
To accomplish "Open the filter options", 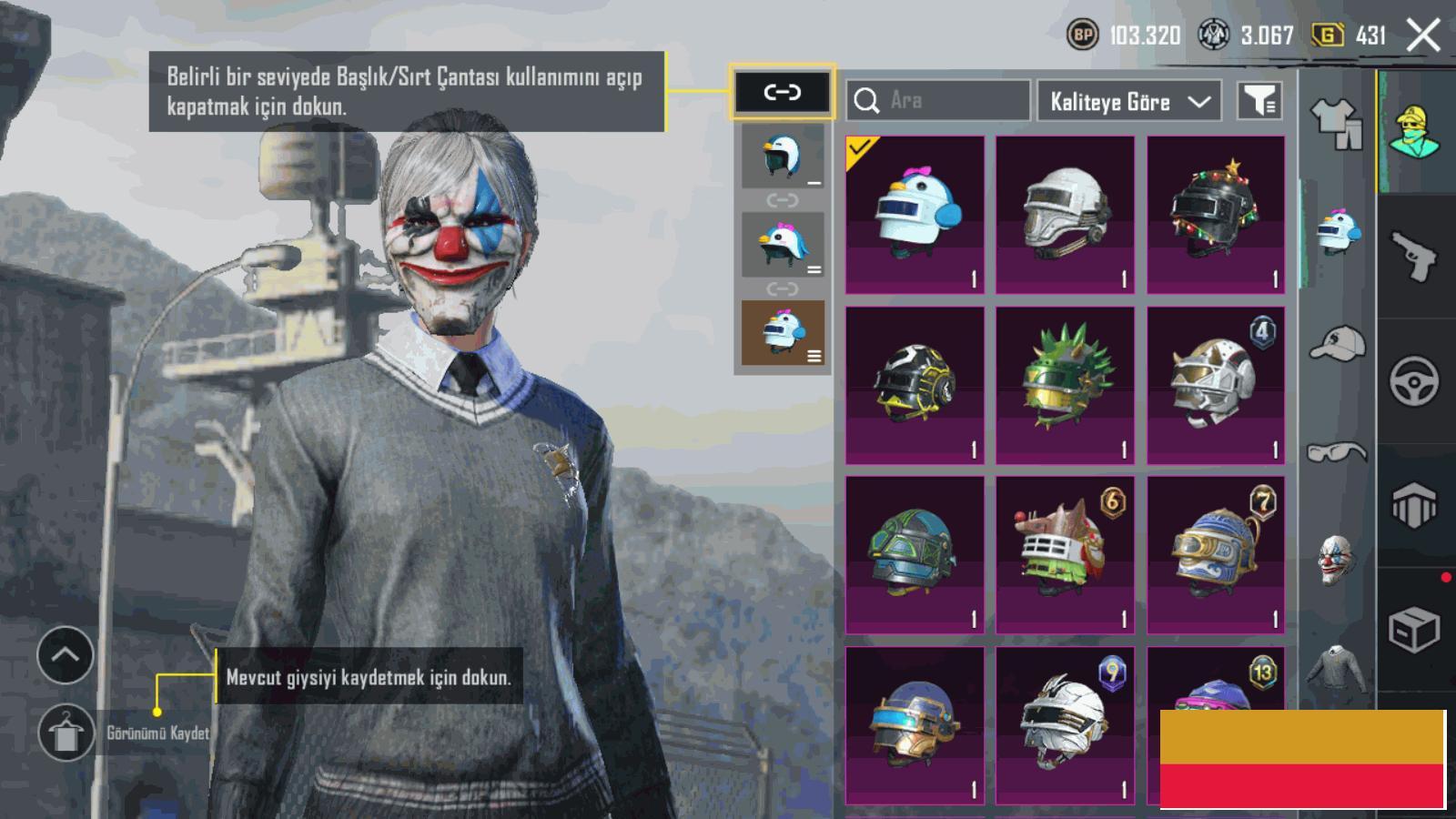I will coord(1260,101).
